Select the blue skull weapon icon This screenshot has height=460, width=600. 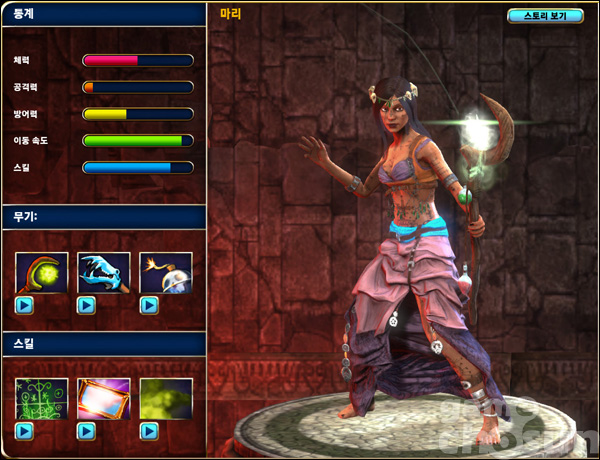pos(104,272)
